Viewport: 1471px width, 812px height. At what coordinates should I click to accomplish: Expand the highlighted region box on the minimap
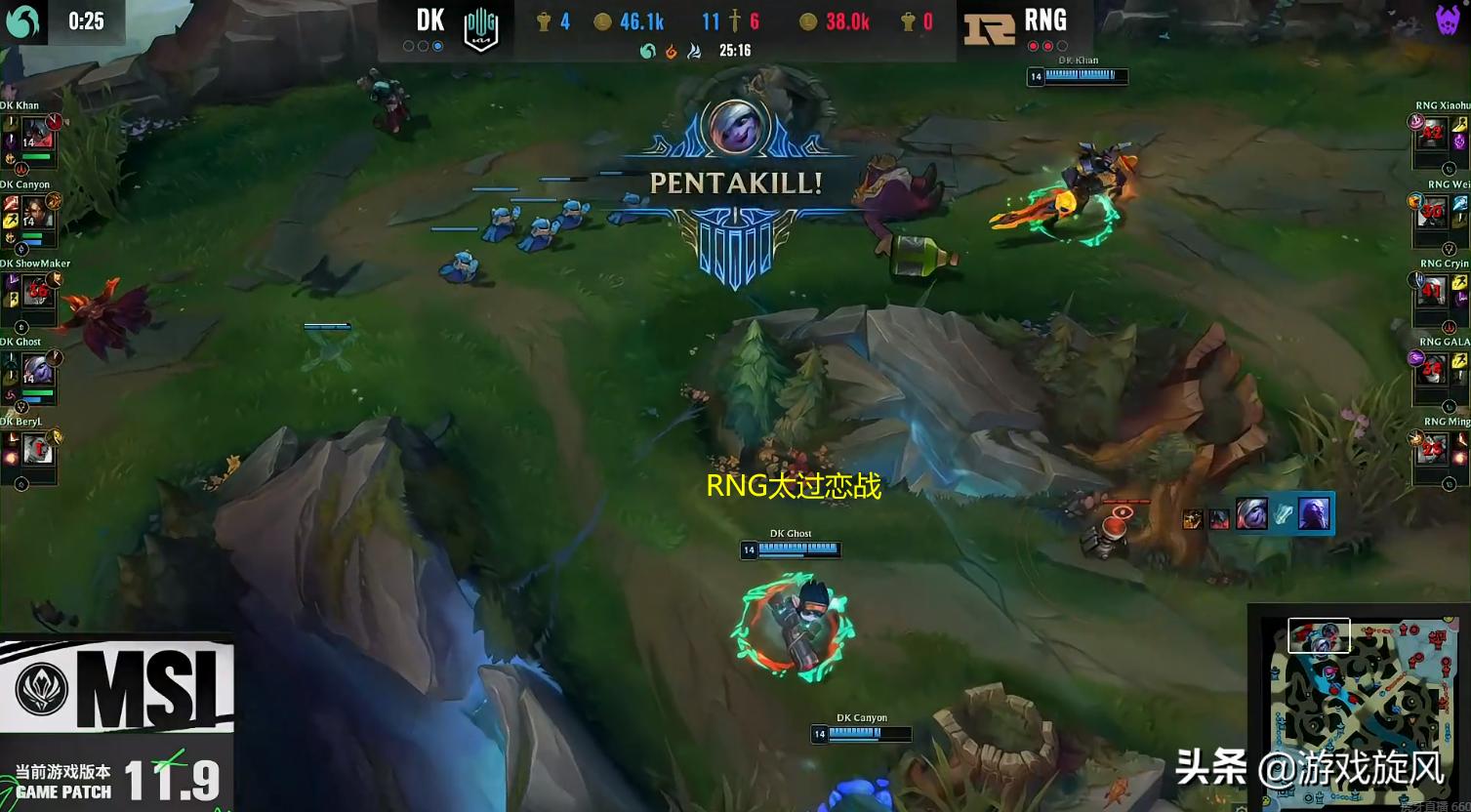pos(1321,635)
